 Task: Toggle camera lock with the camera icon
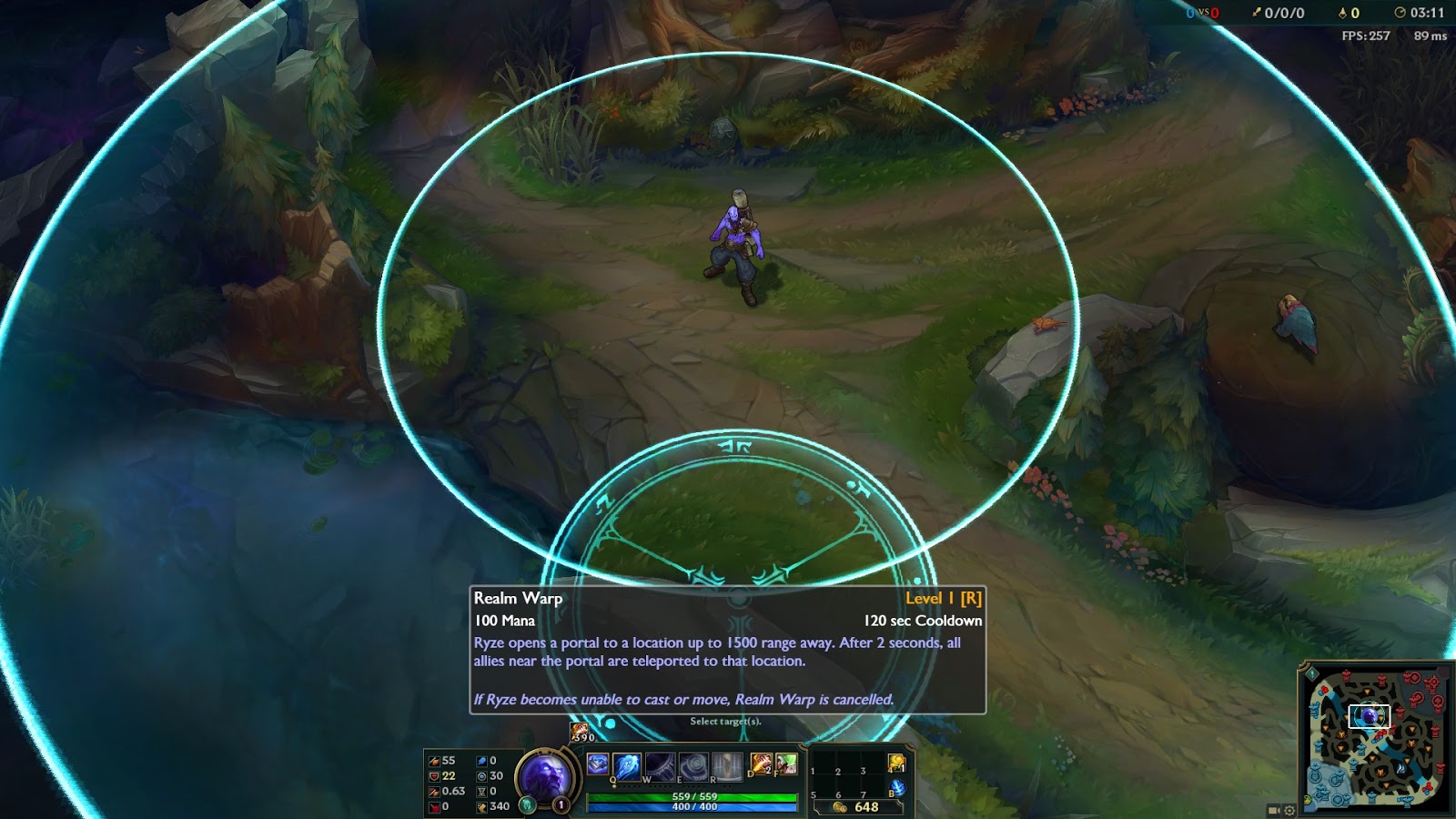pos(1272,809)
